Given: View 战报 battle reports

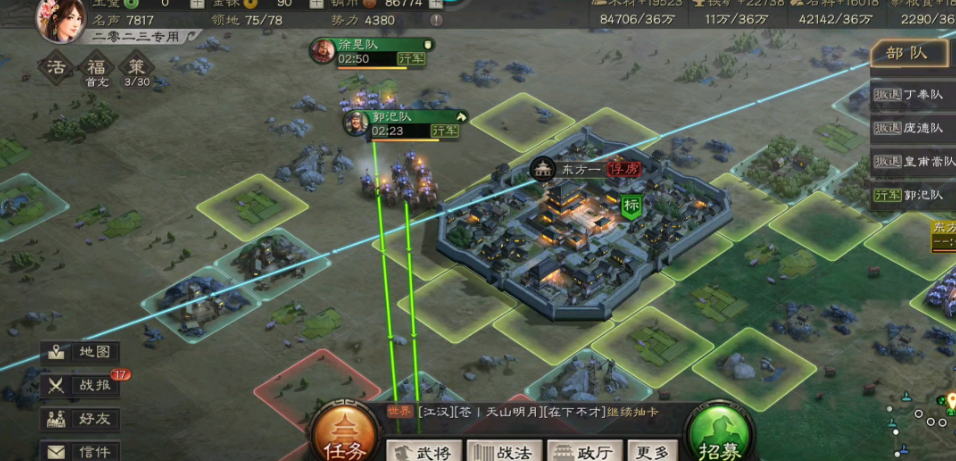Looking at the screenshot, I should click(x=82, y=385).
